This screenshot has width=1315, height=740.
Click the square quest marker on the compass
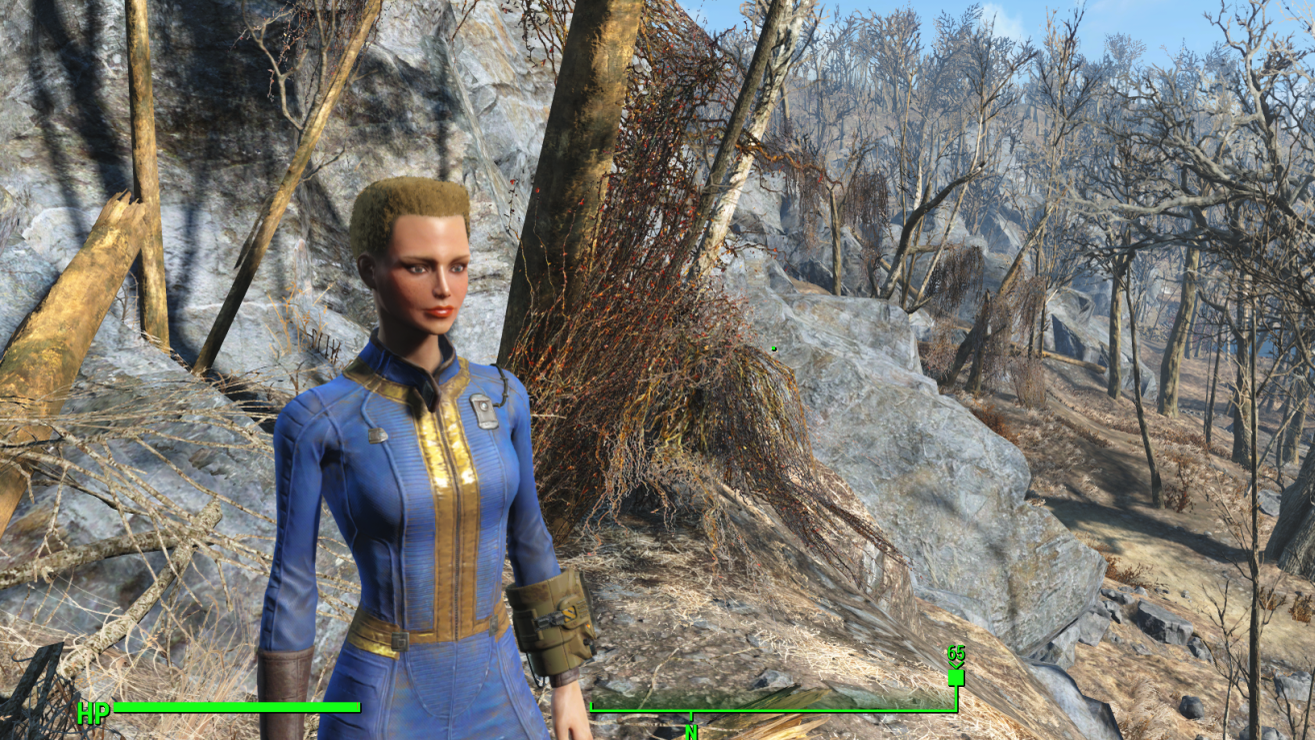pos(955,677)
